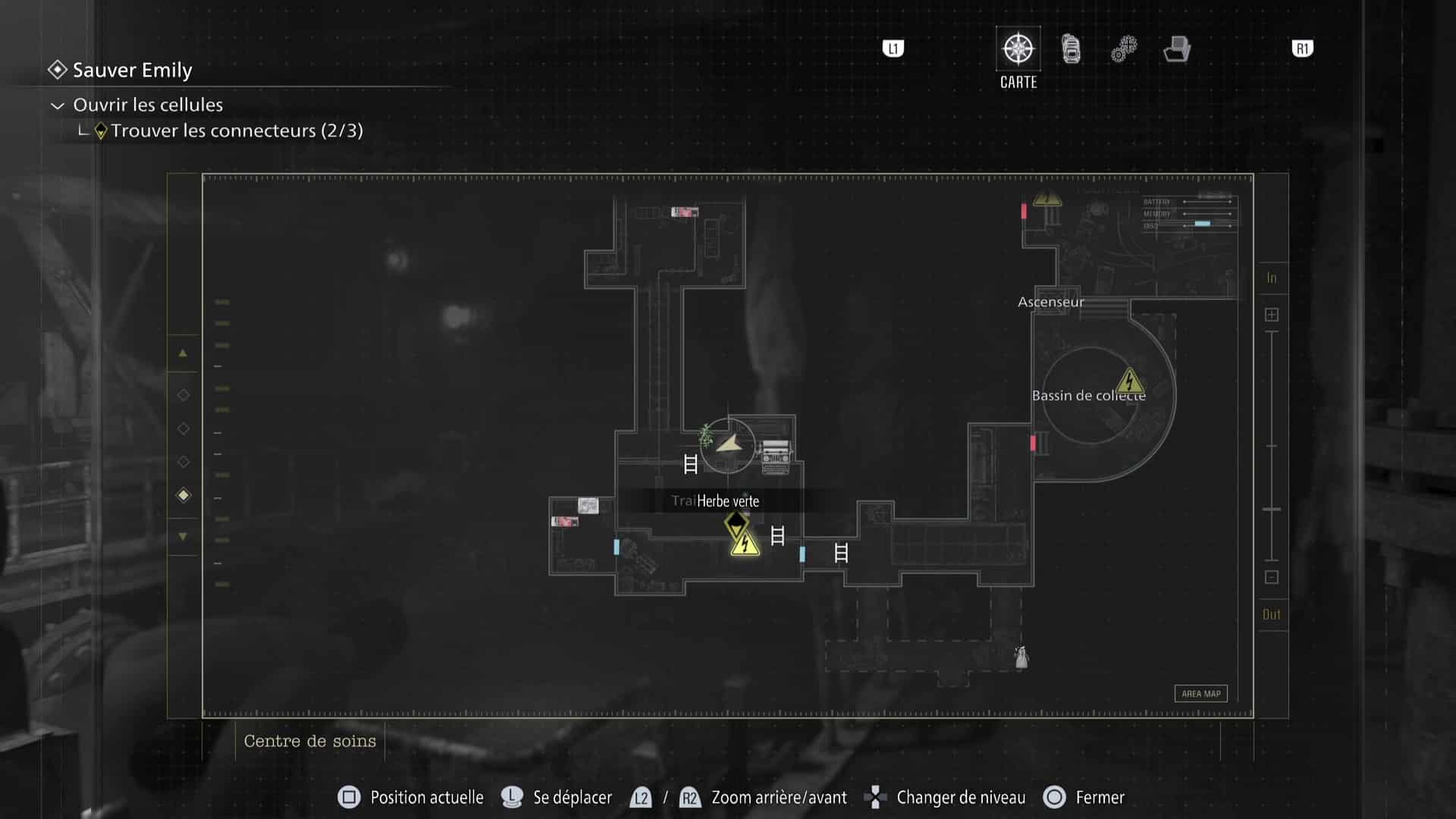Click 'Fermer' in the bottom bar
The width and height of the screenshot is (1456, 819).
pos(1099,797)
